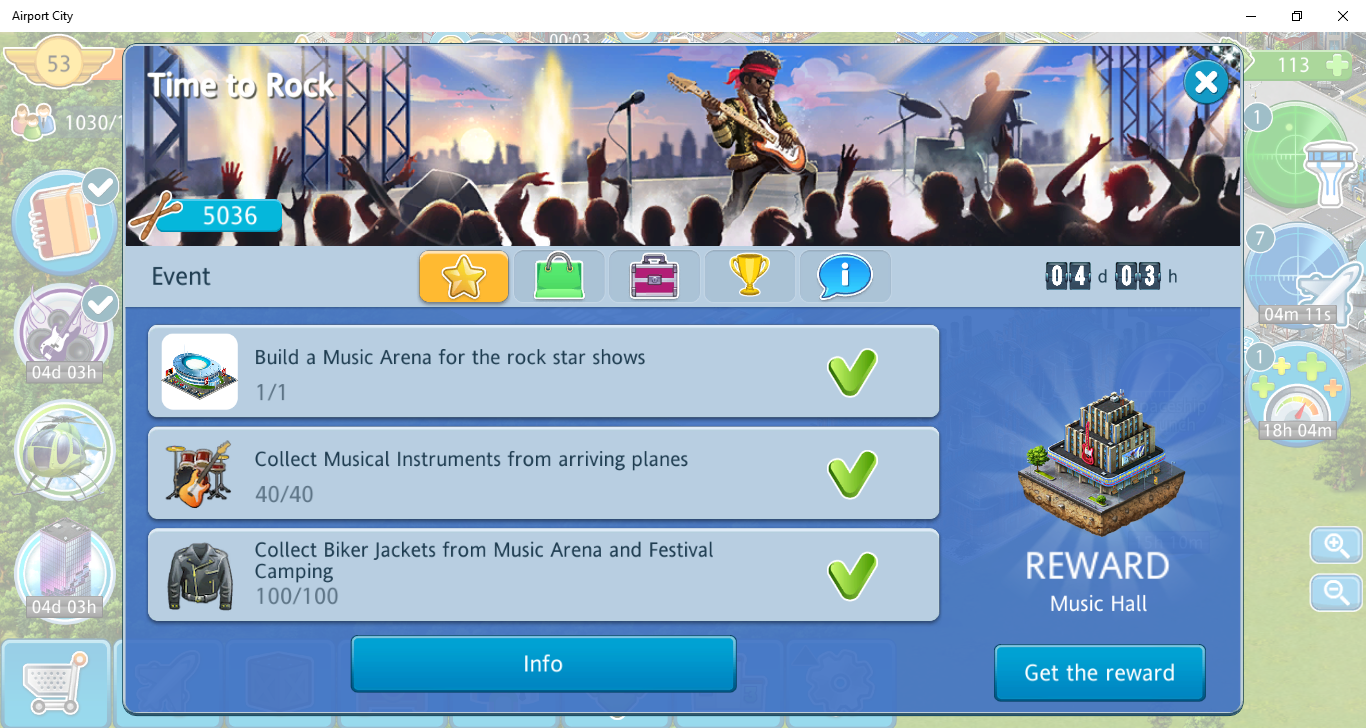Viewport: 1366px width, 728px height.
Task: View the blue info bubble tab
Action: coord(845,277)
